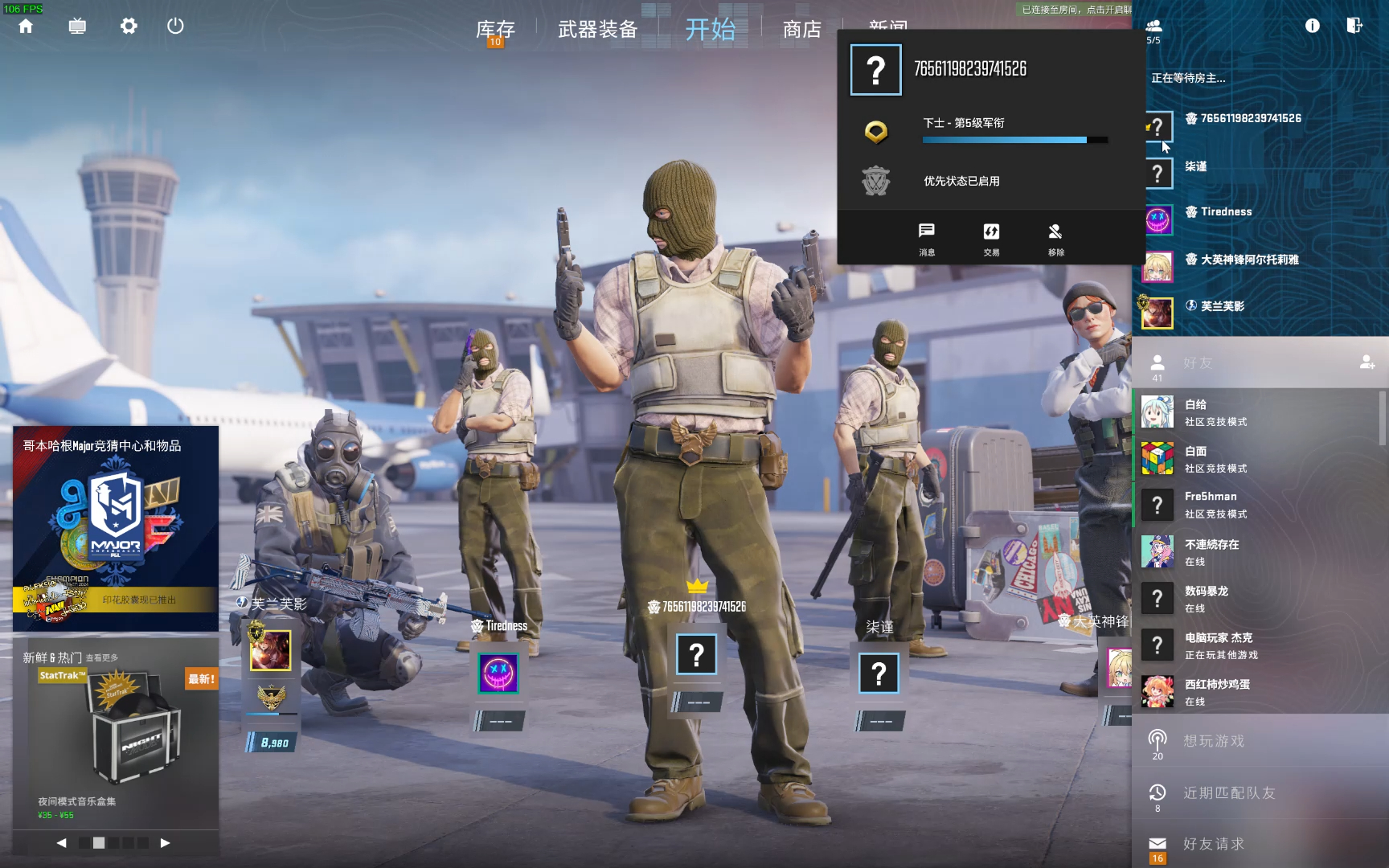1389x868 pixels.
Task: Advance store carousel with right arrow
Action: click(165, 843)
